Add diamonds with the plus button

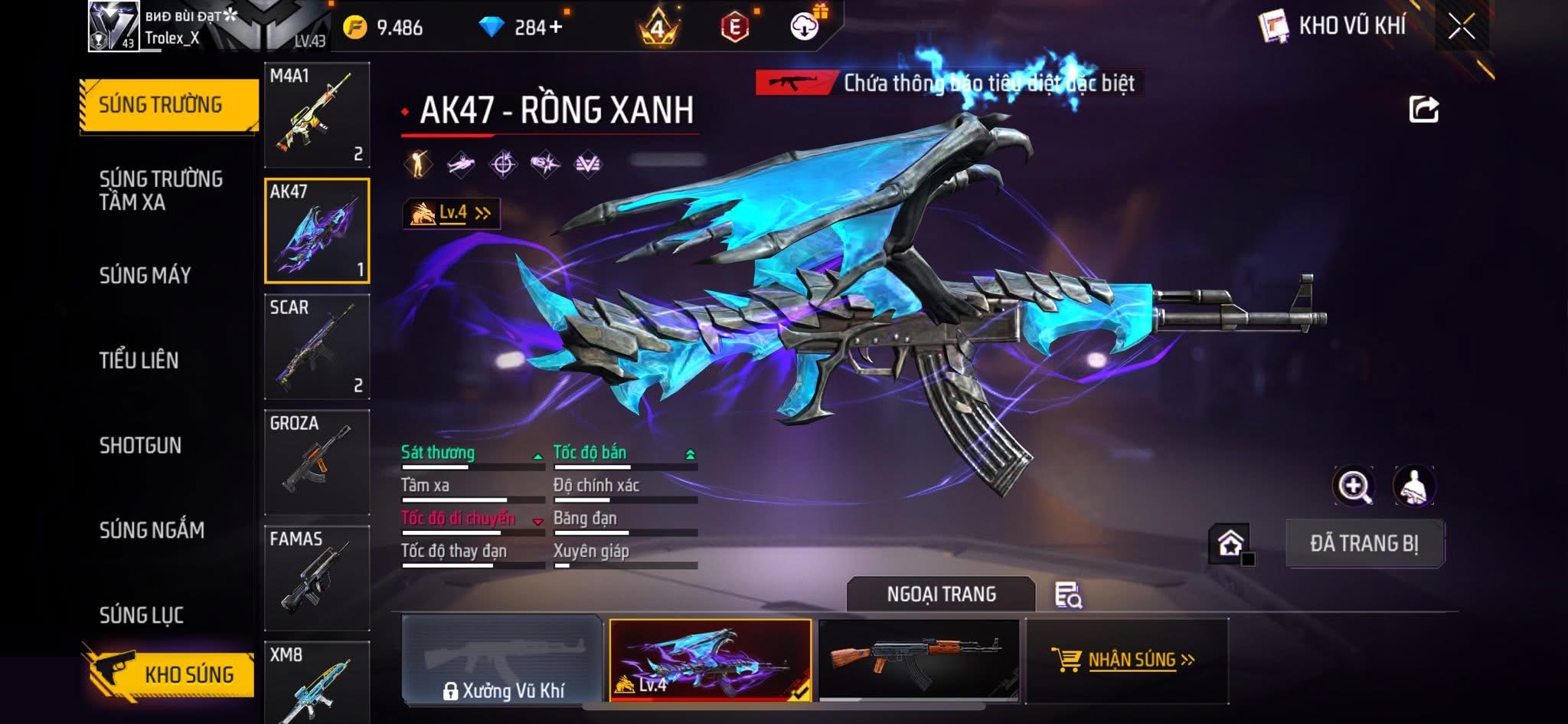pos(556,28)
